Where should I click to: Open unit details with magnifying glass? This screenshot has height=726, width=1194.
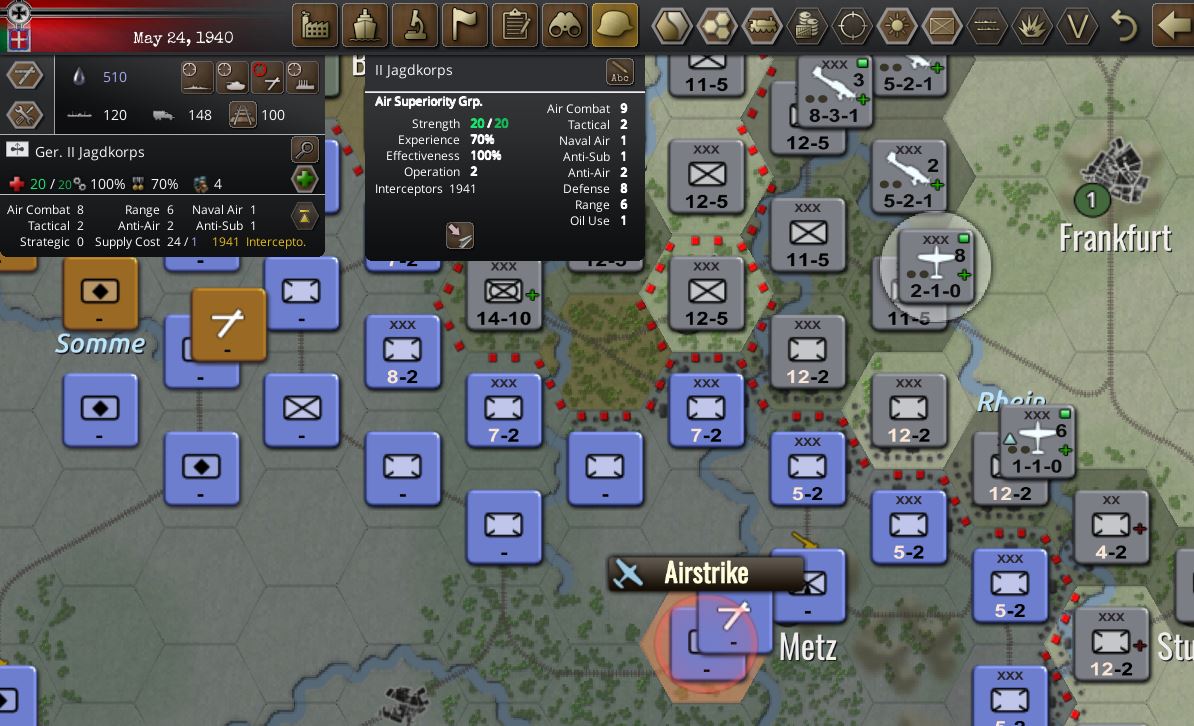click(x=304, y=151)
